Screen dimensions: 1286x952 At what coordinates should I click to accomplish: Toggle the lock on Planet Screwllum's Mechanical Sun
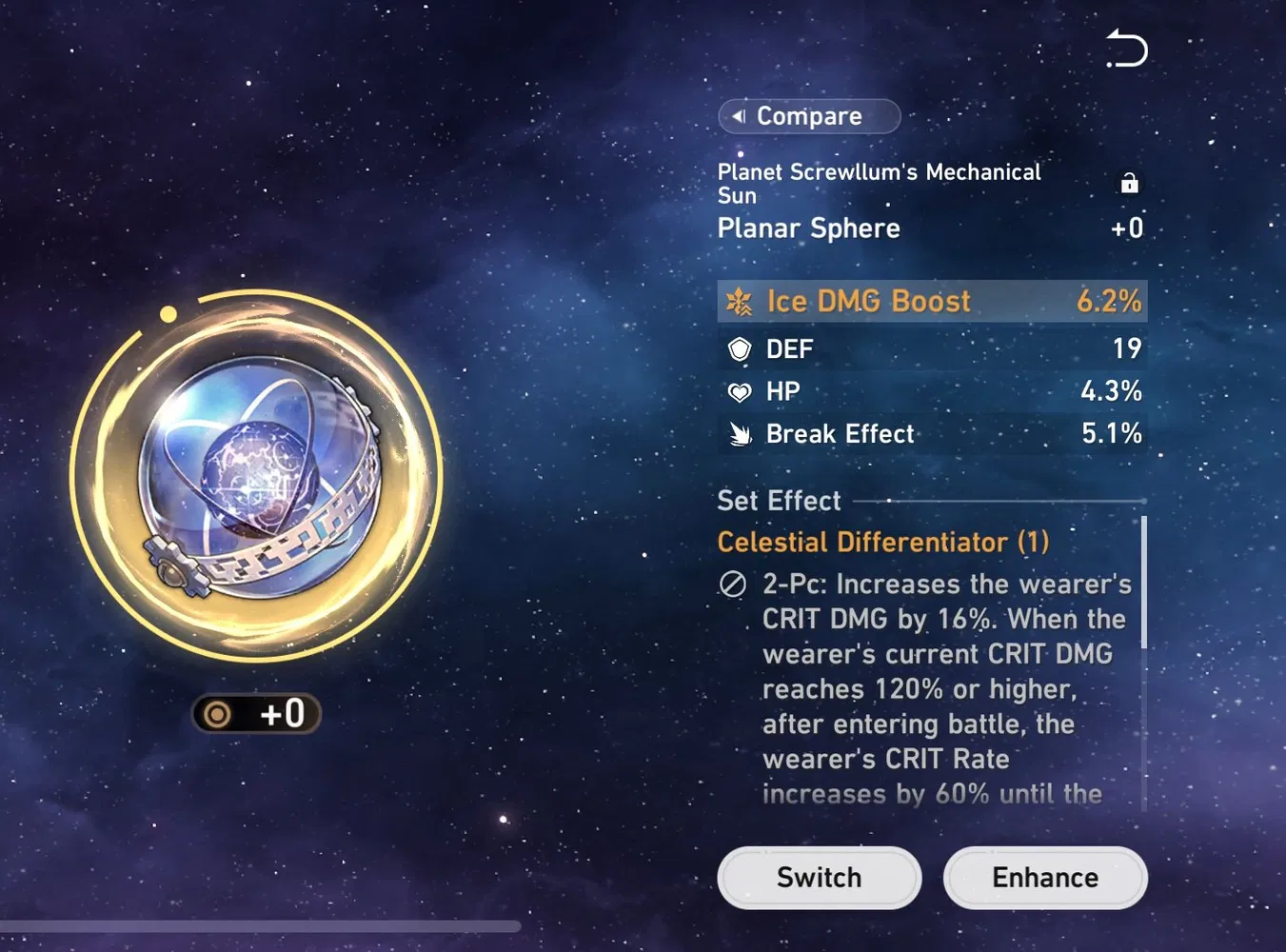coord(1129,183)
